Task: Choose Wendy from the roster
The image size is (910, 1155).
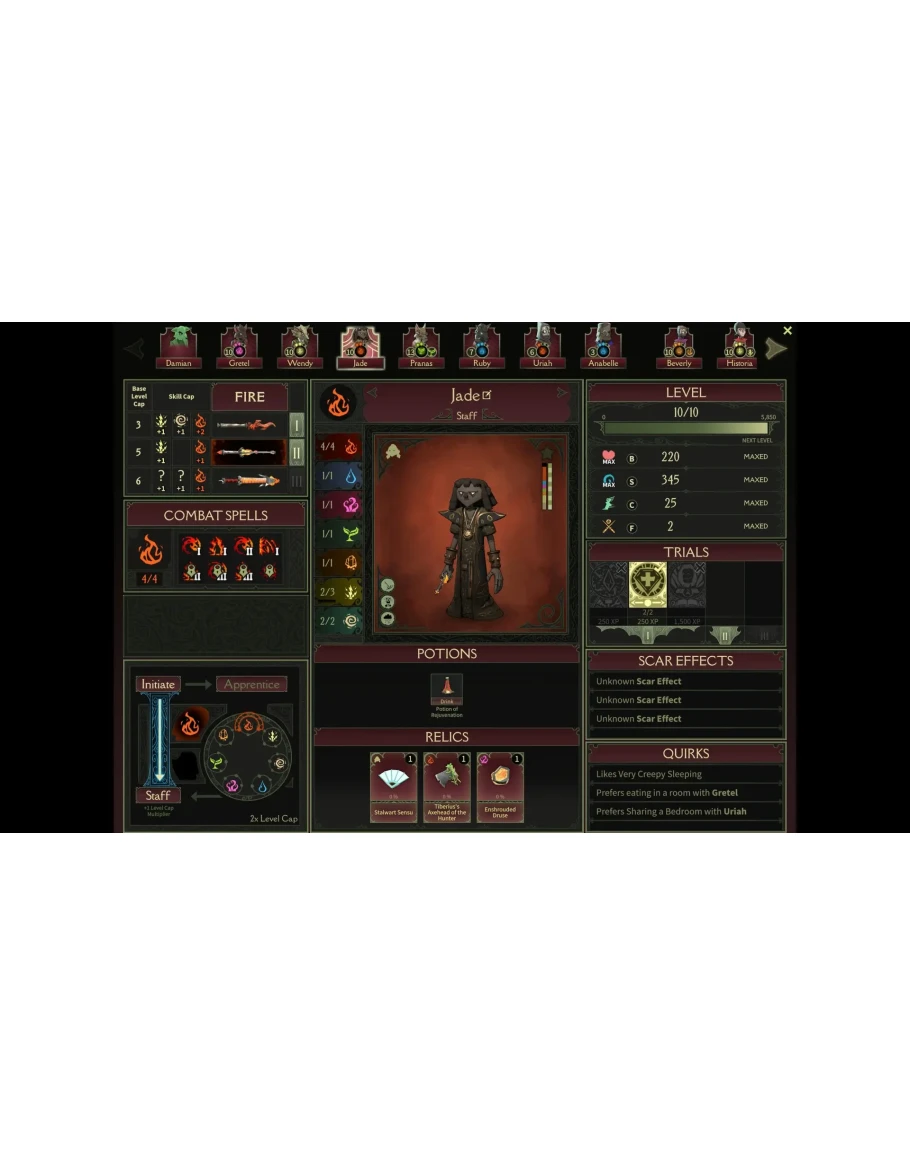Action: click(299, 345)
